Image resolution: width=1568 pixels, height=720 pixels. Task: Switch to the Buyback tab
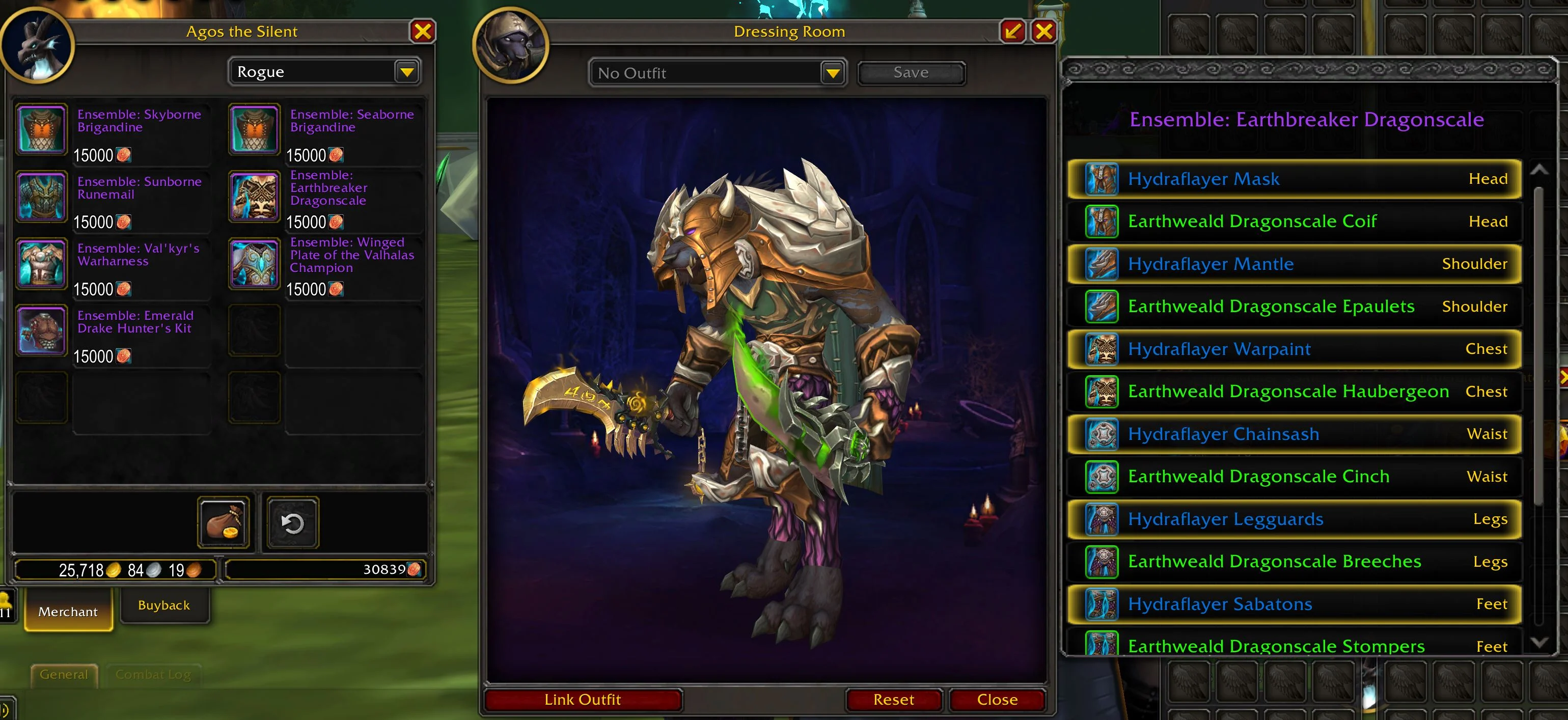(164, 605)
